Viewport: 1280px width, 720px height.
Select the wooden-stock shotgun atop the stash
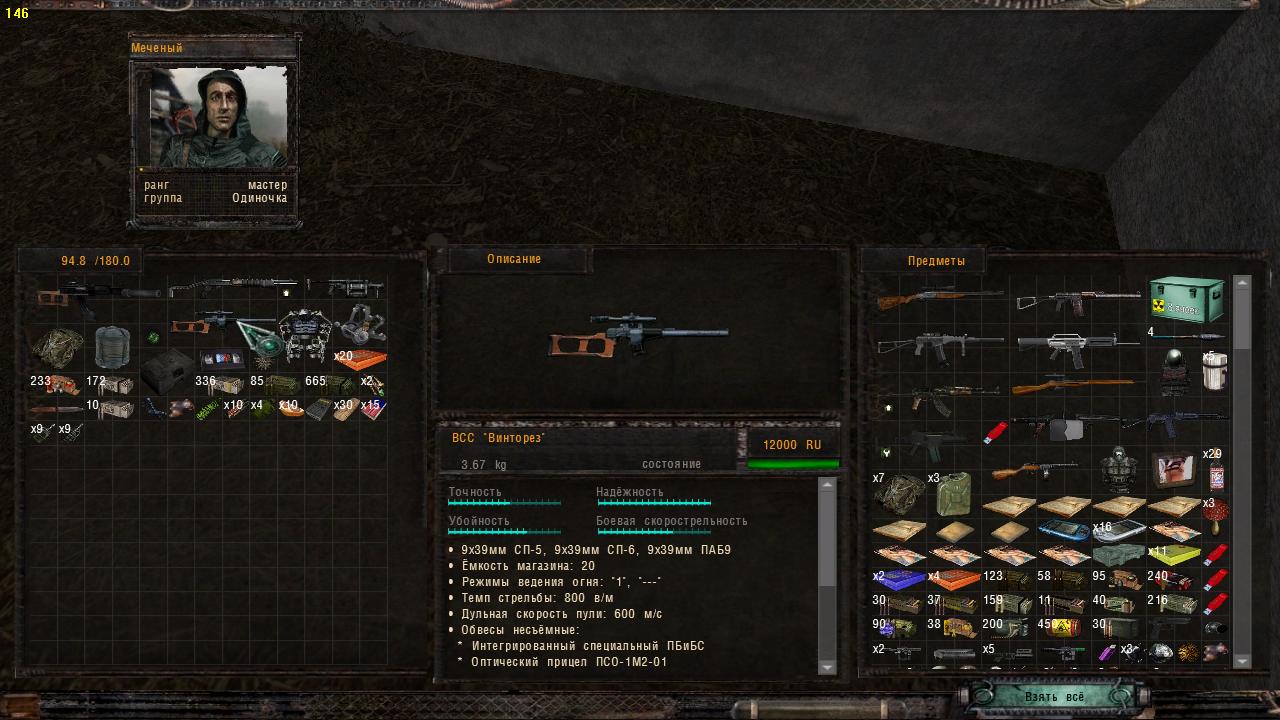coord(938,297)
